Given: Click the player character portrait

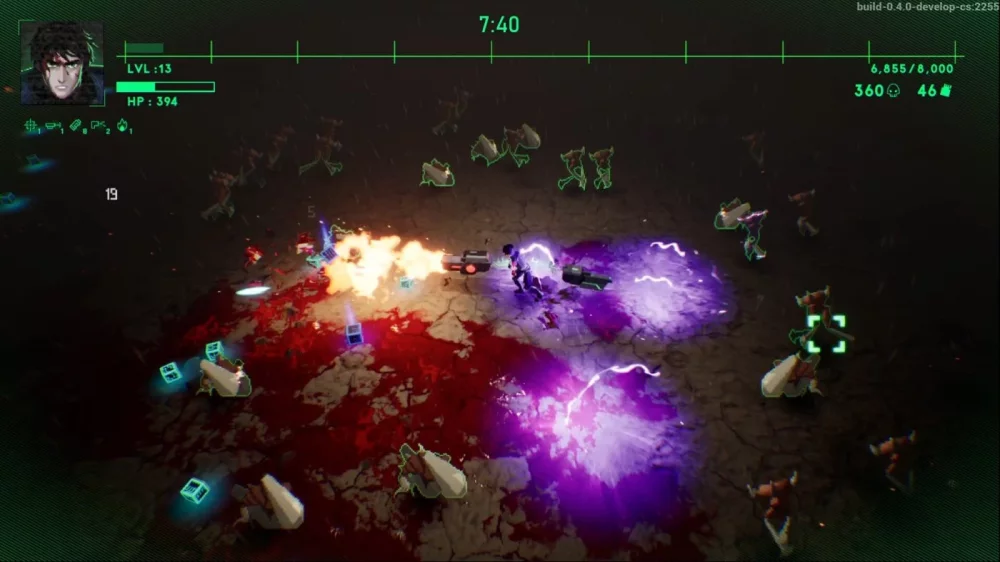Looking at the screenshot, I should [61, 63].
